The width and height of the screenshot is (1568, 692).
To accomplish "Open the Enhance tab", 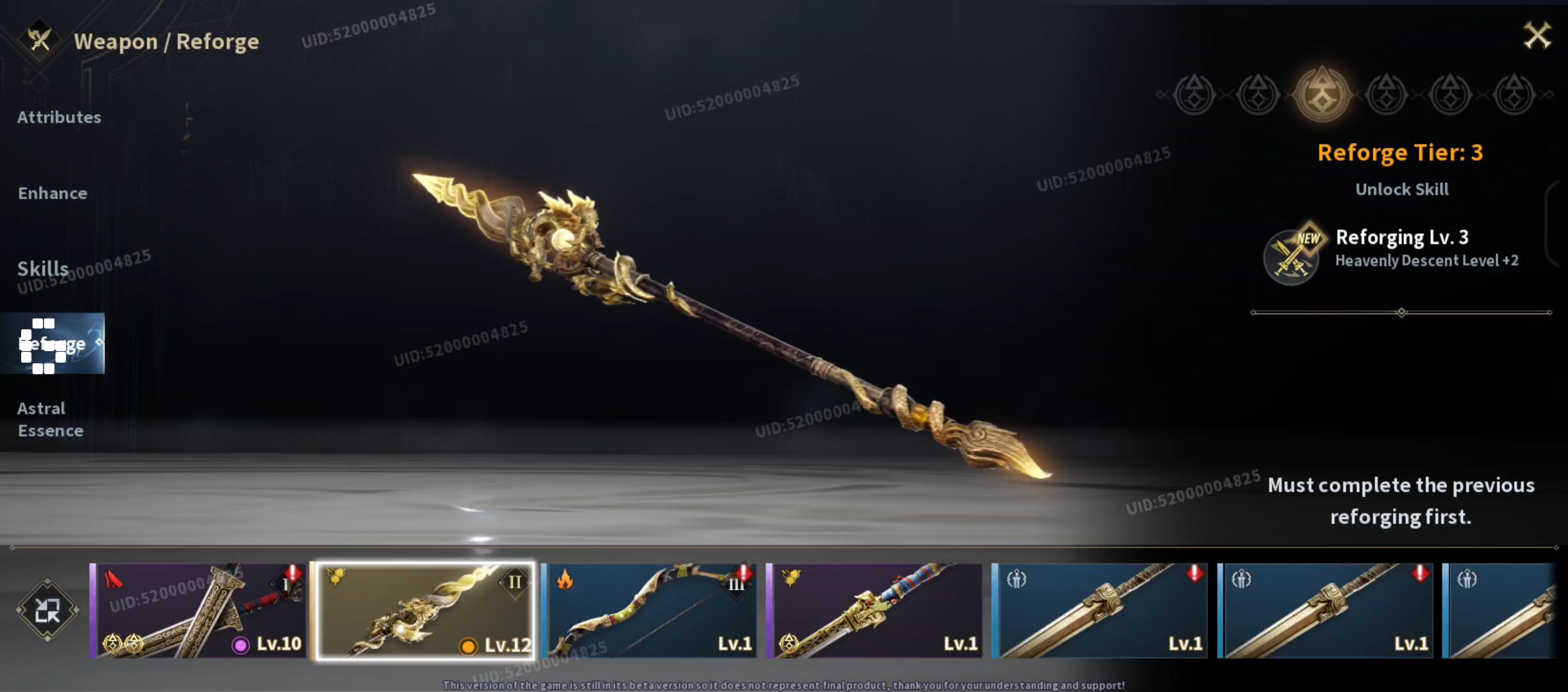I will click(53, 194).
